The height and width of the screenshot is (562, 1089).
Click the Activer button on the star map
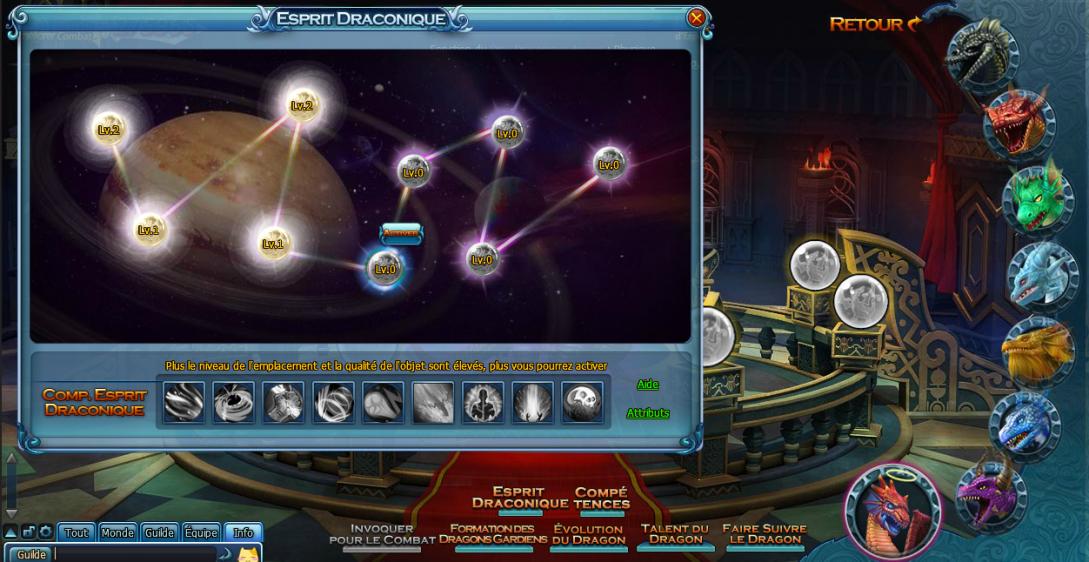coord(401,233)
